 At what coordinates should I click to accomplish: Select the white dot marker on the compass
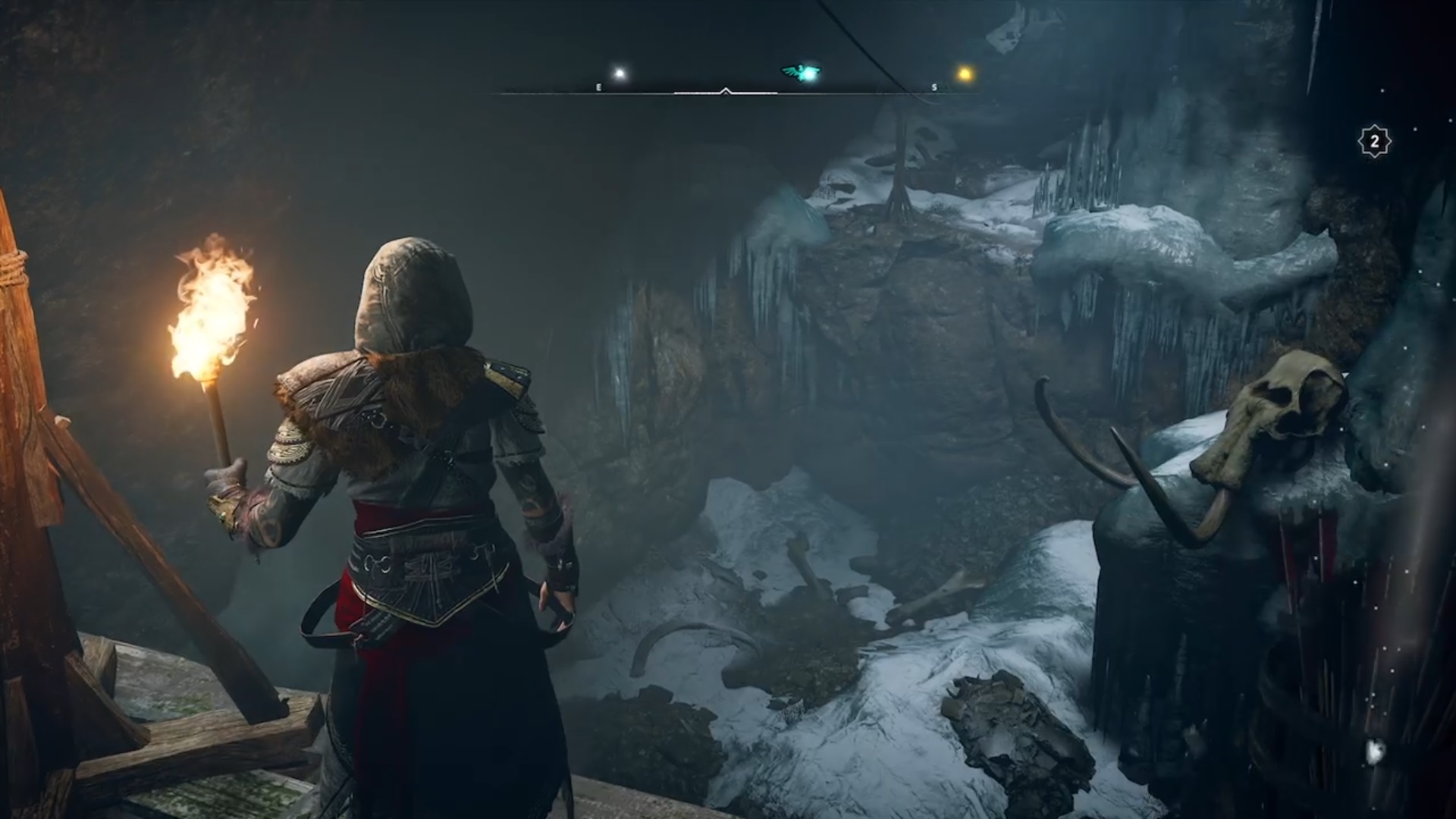pos(620,74)
